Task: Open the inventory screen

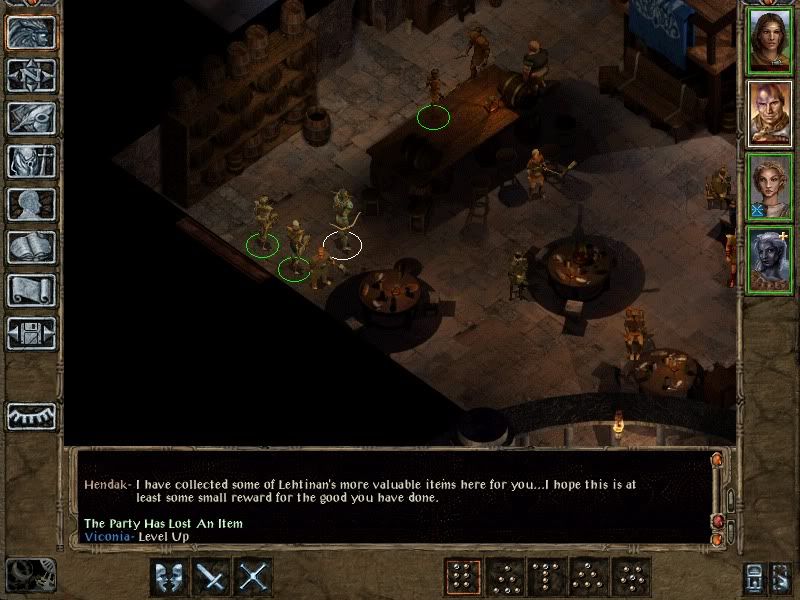Action: tap(31, 161)
